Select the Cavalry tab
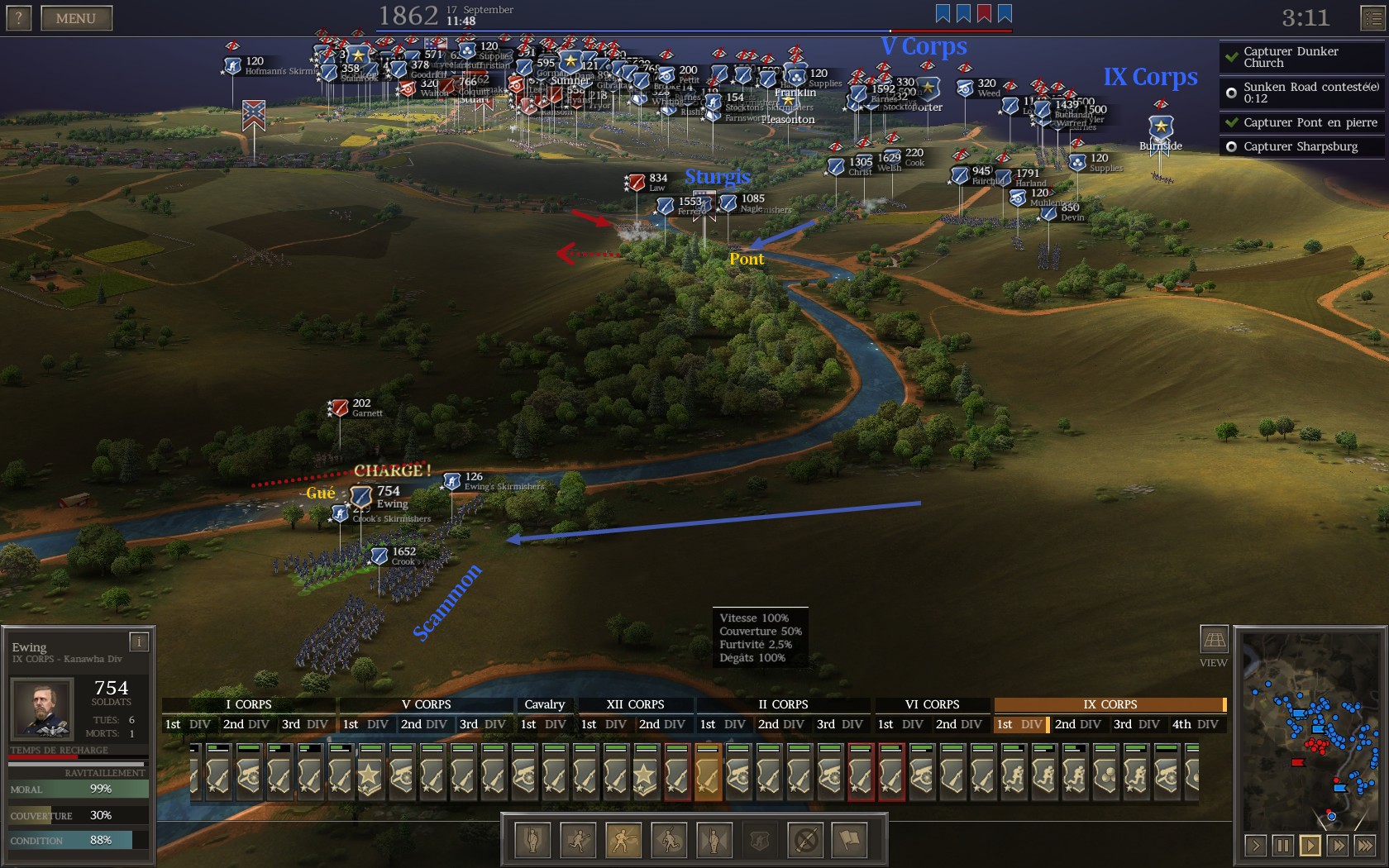Screen dimensions: 1389x868 (544, 704)
